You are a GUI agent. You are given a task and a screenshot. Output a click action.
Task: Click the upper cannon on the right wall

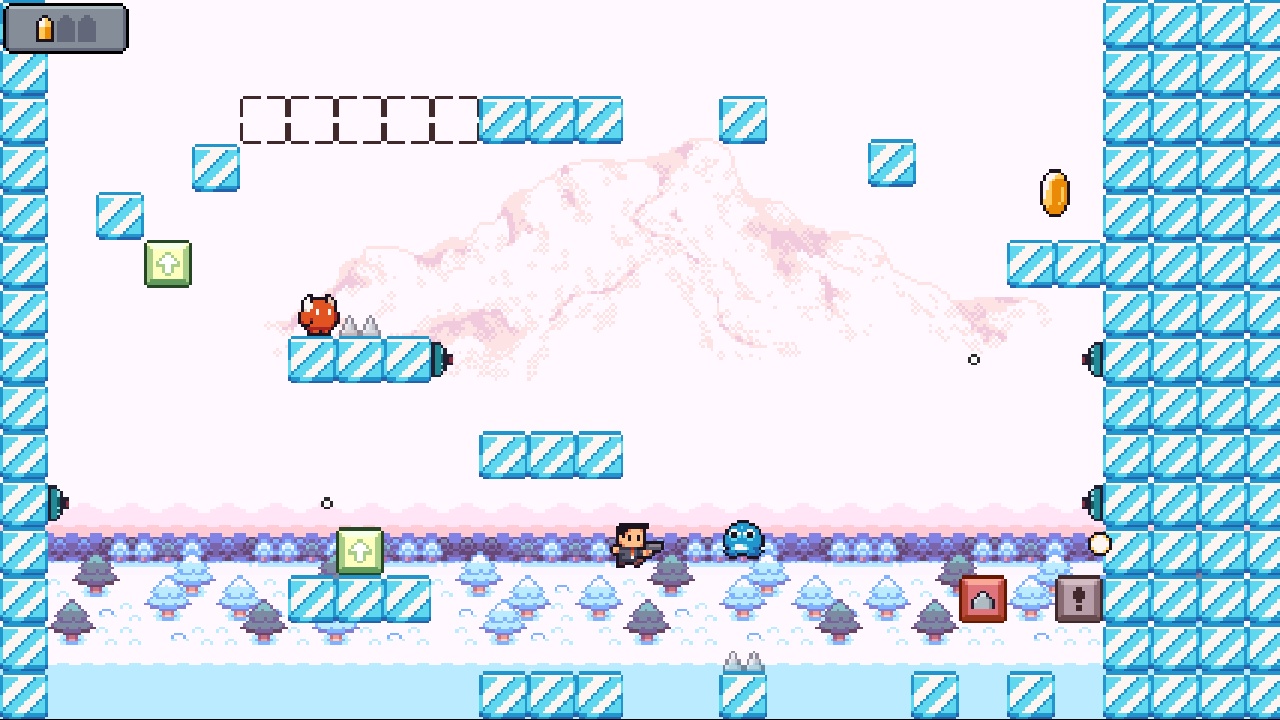click(x=1092, y=360)
